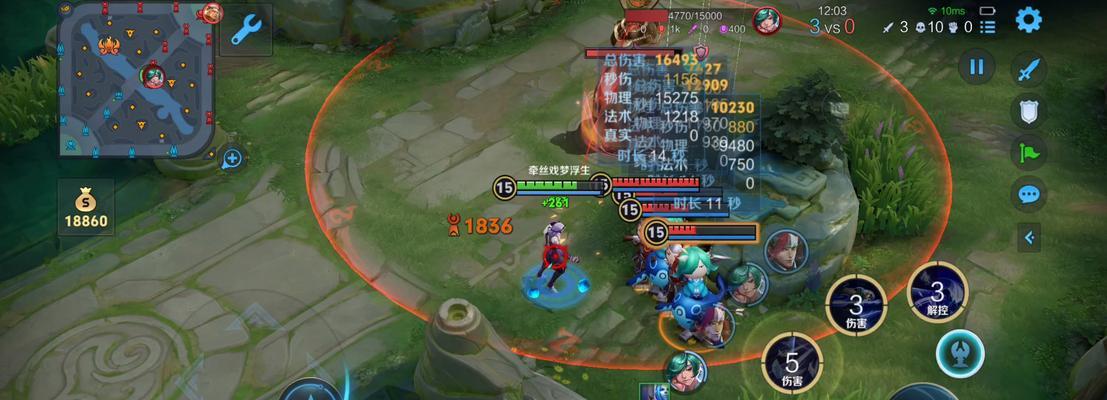Collapse the signal panel with the arrow

[x=1029, y=237]
